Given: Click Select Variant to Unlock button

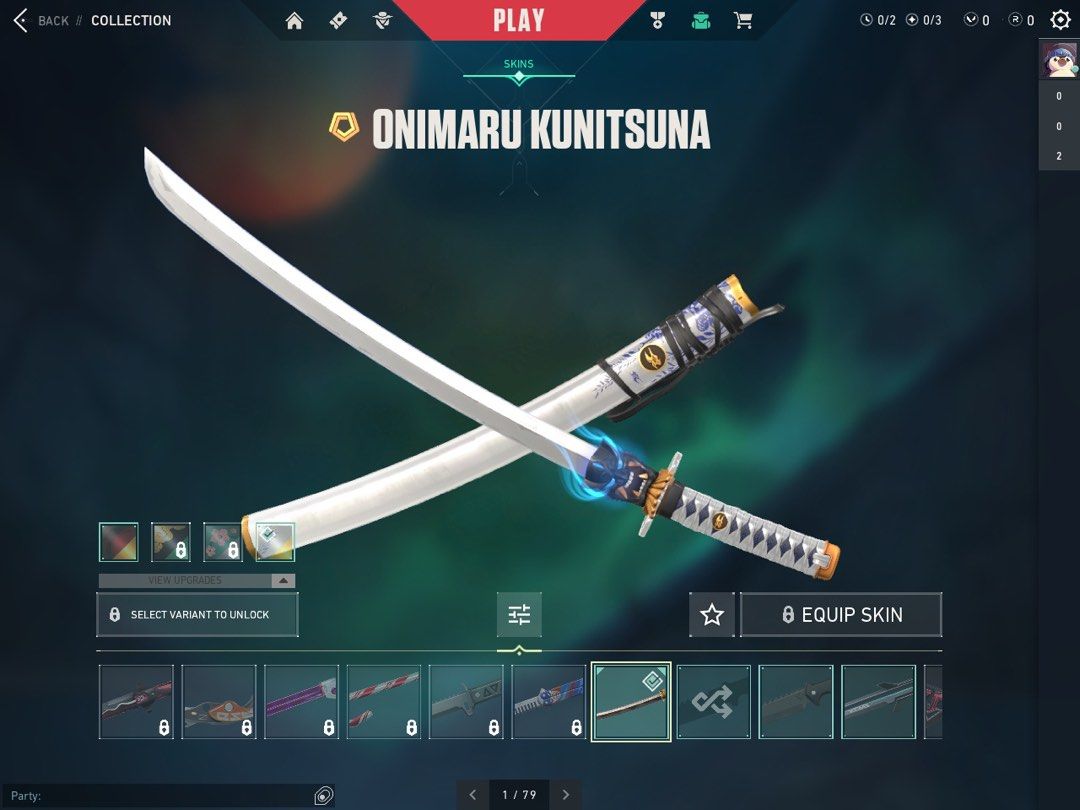Looking at the screenshot, I should coord(197,614).
